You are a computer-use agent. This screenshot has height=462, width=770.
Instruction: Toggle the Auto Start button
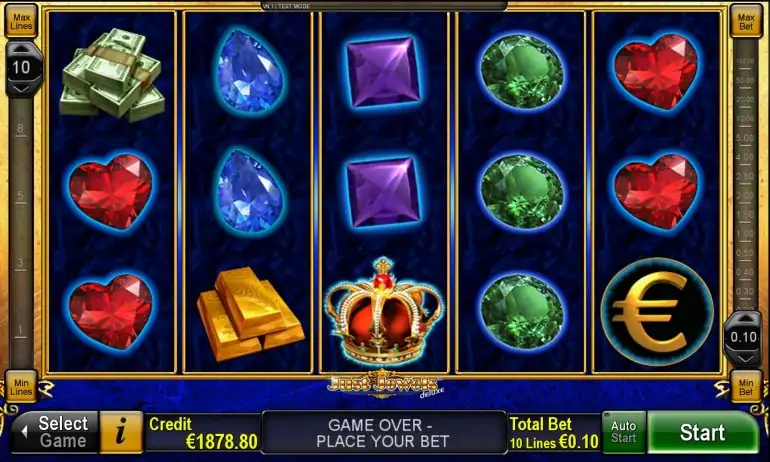coord(623,432)
